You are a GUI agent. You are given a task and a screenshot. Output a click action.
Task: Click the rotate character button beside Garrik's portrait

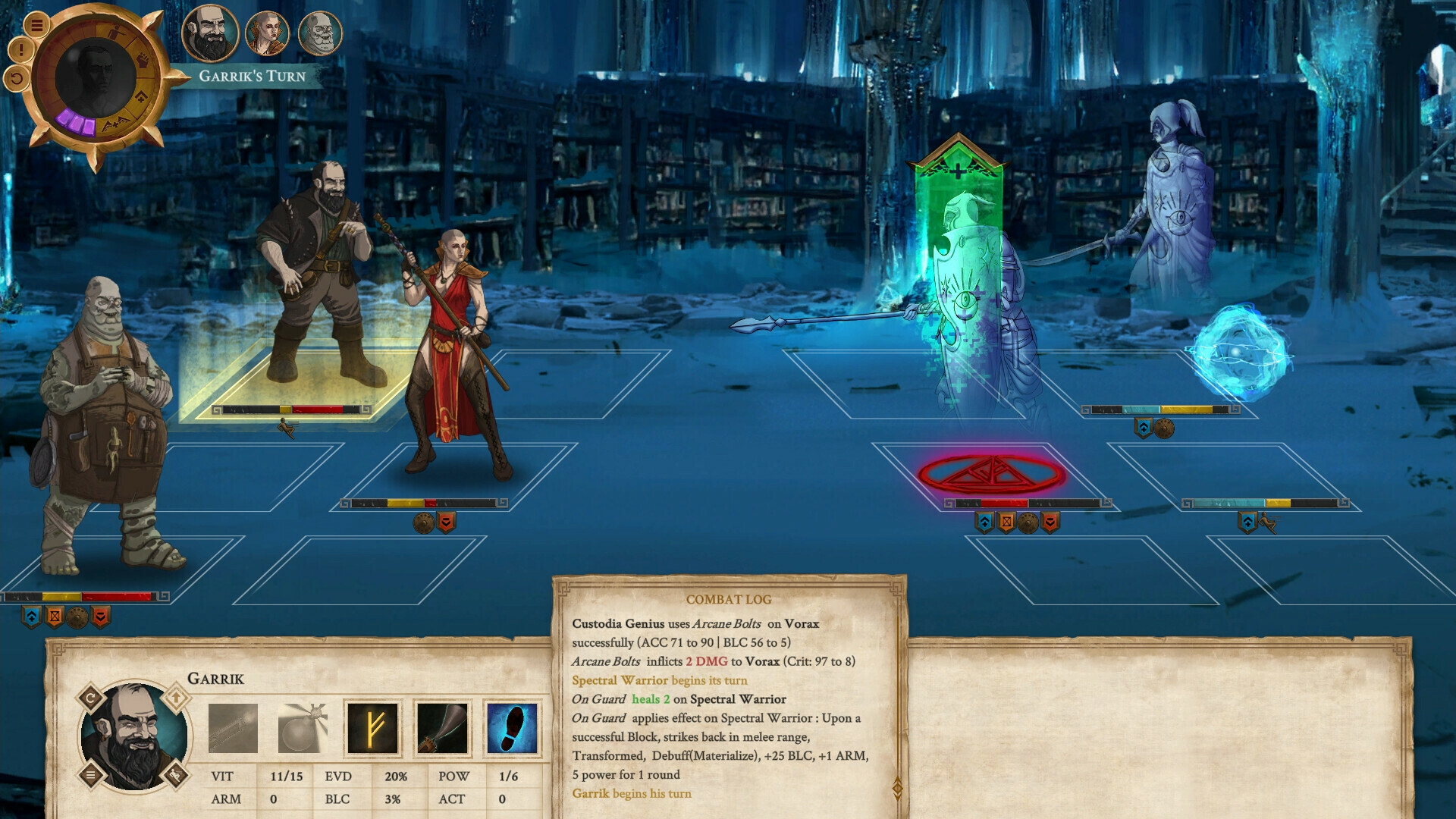tap(90, 698)
